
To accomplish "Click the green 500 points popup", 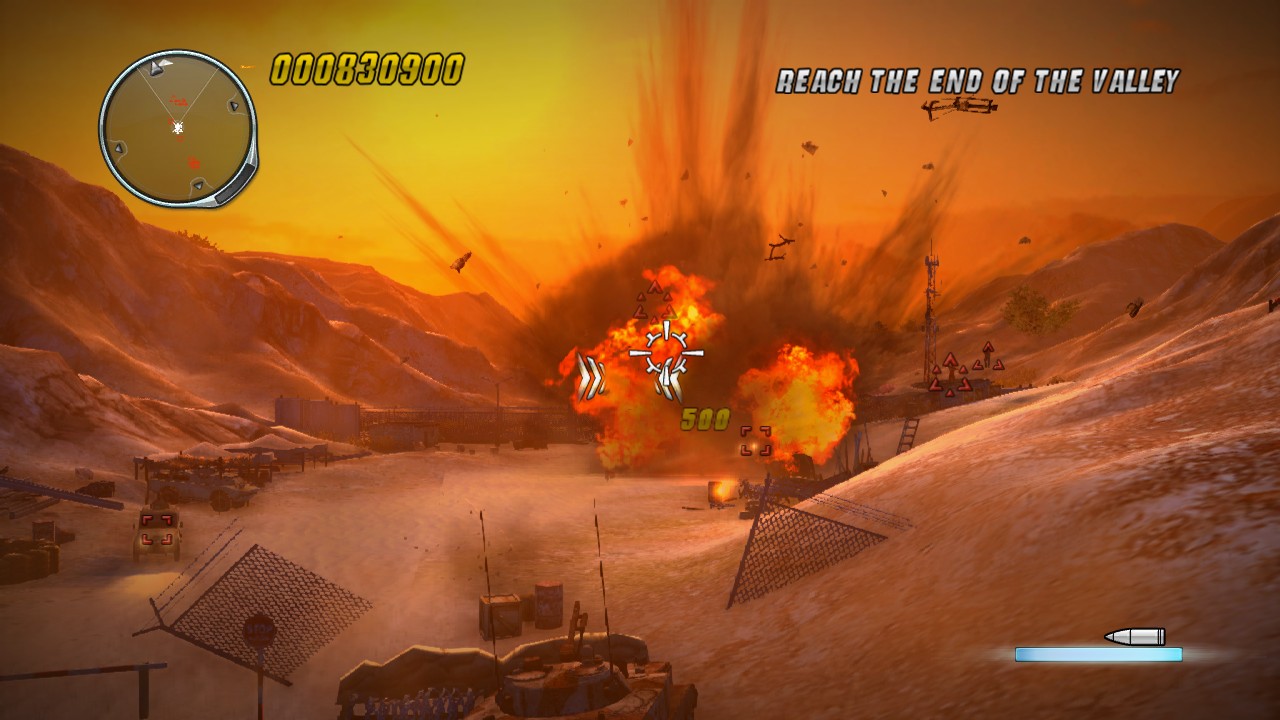I will [x=706, y=418].
